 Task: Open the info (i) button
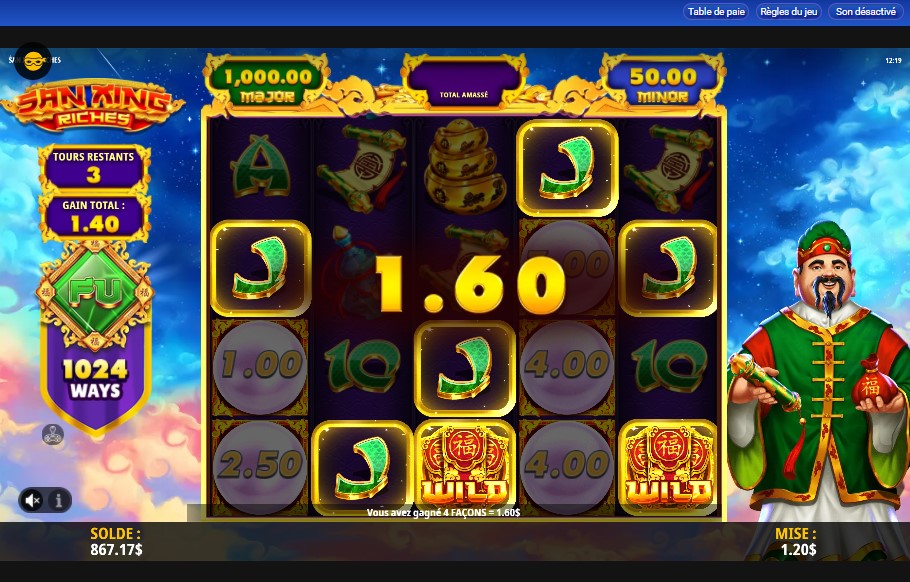pos(58,499)
